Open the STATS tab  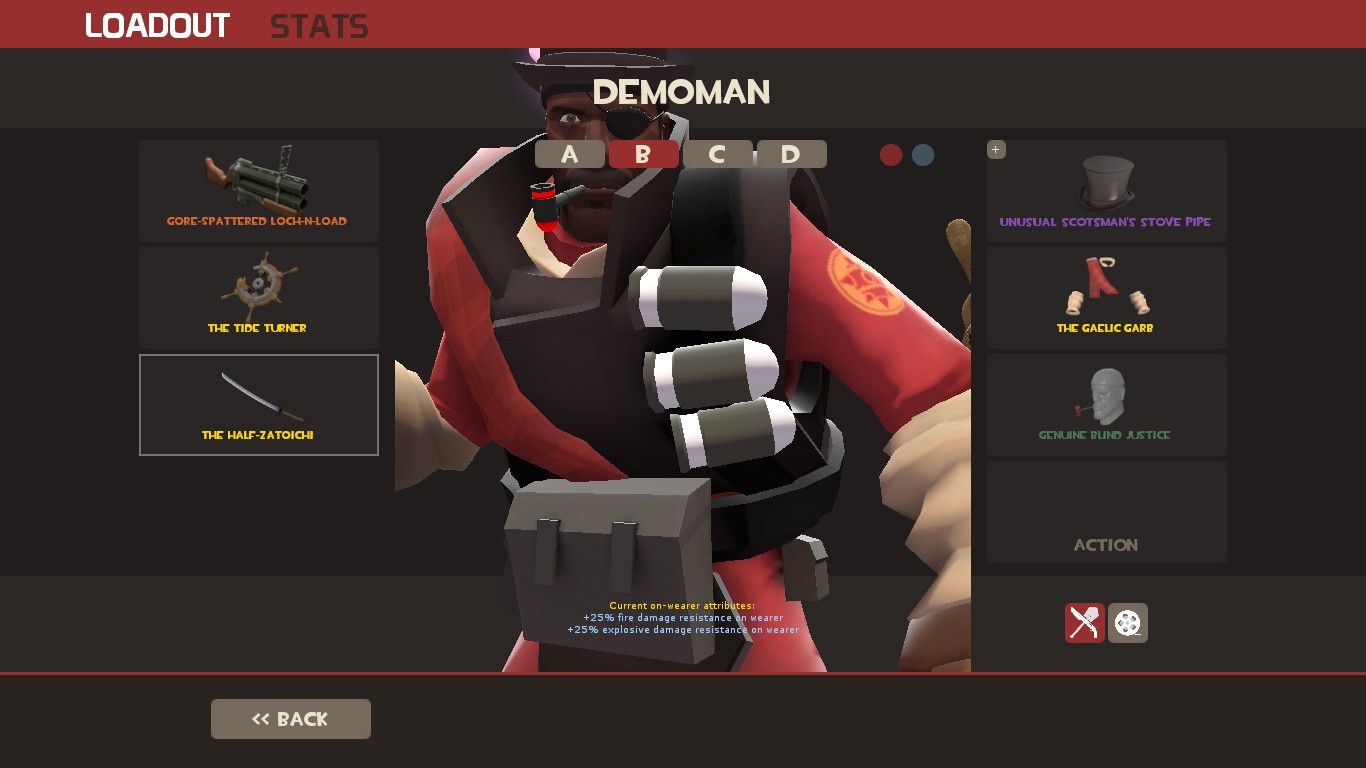point(318,26)
